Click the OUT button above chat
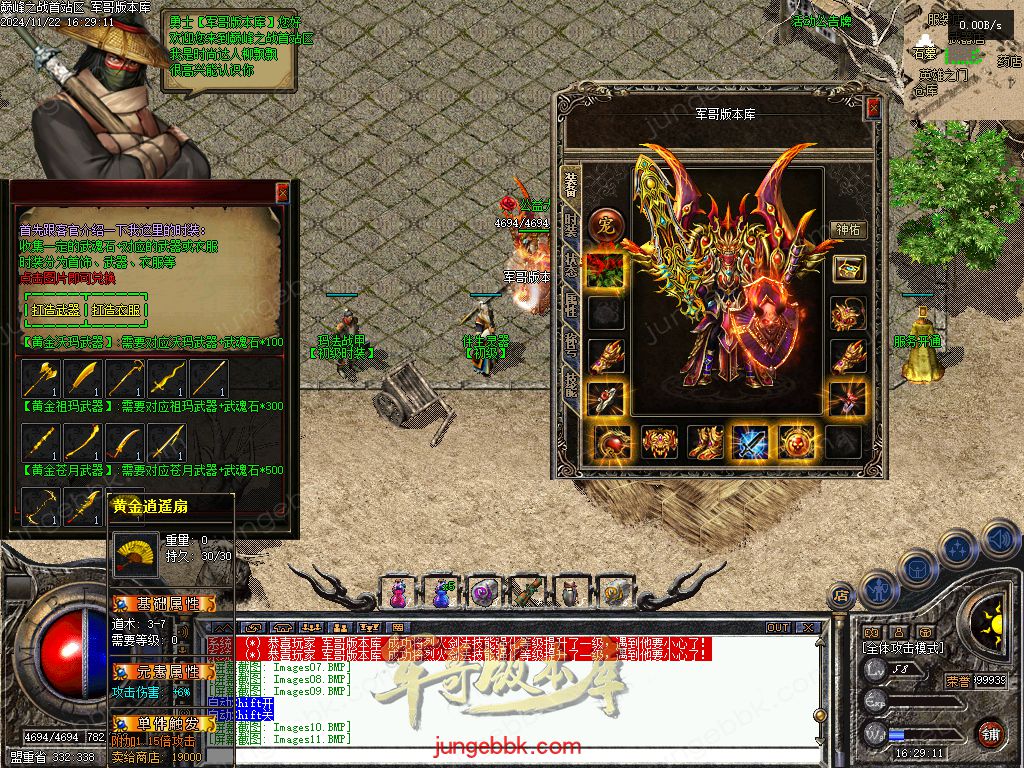Viewport: 1024px width, 768px height. coord(778,627)
